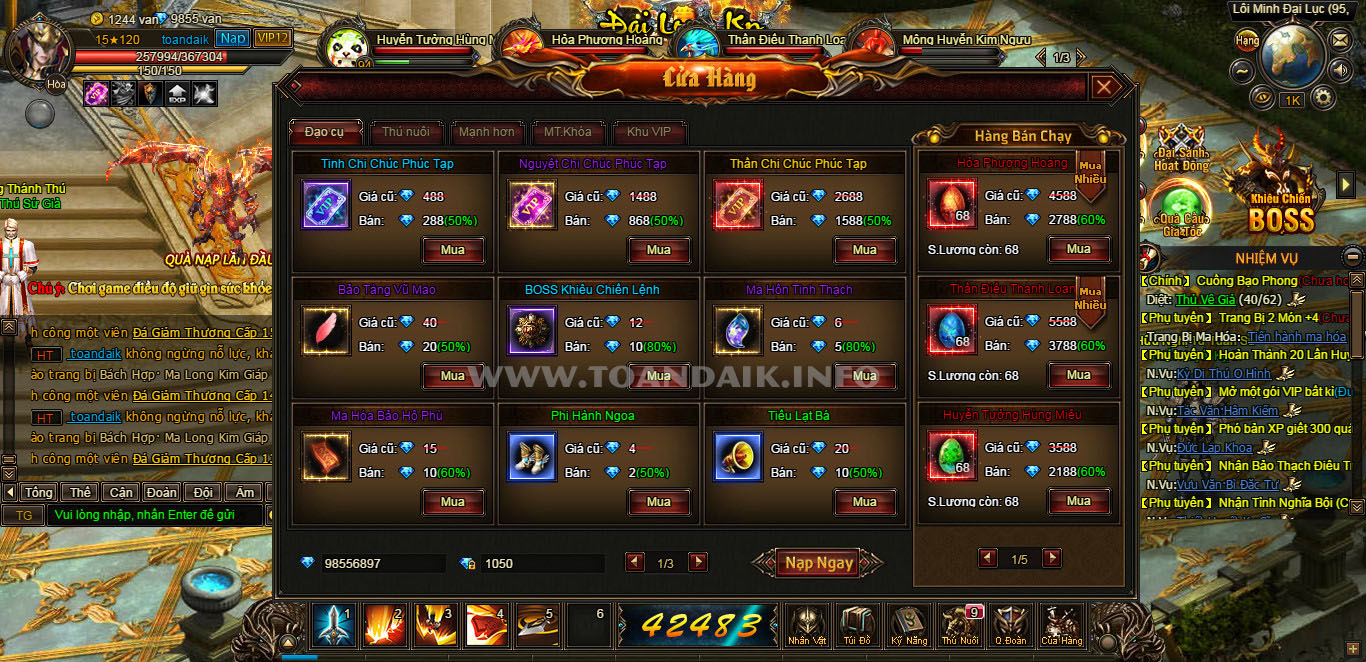The image size is (1366, 662).
Task: Click the Nạp Ngay recharge button
Action: coord(818,563)
